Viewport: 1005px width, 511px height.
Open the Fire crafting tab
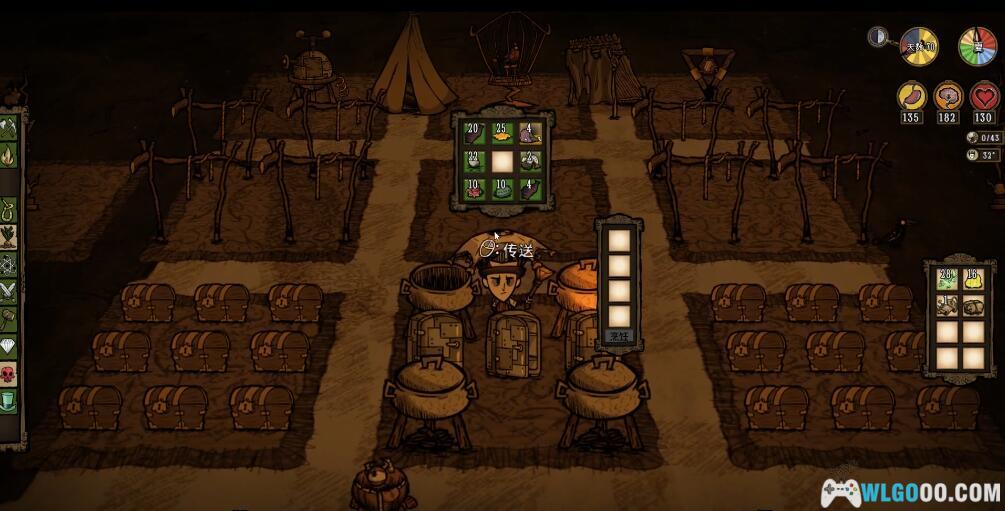(8, 155)
